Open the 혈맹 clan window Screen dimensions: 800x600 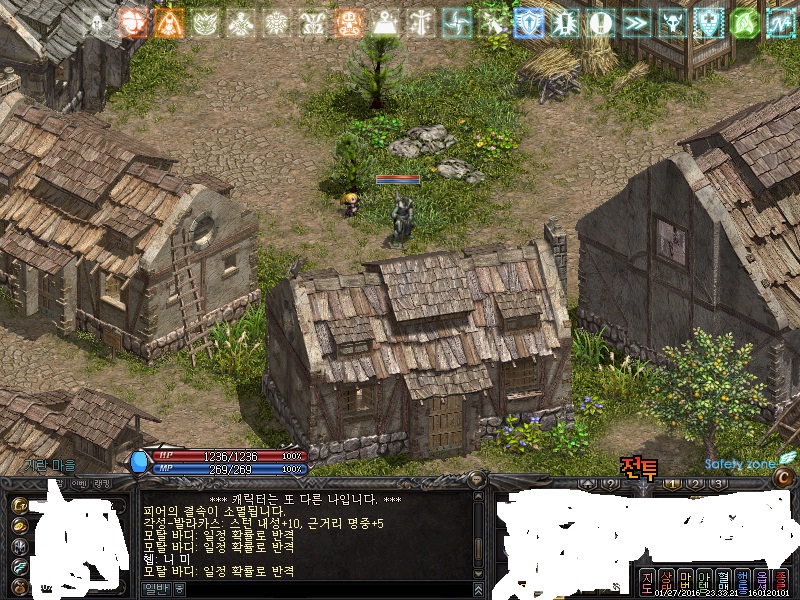723,582
